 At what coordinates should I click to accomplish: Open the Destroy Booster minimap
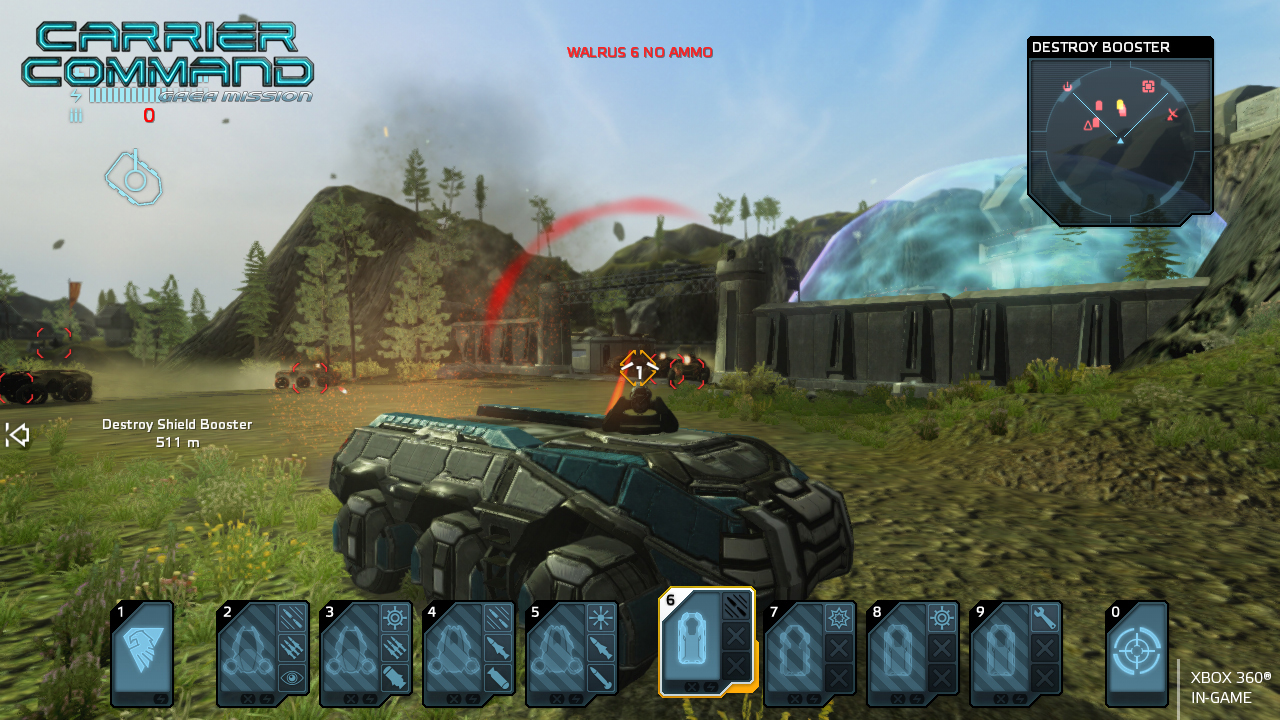tap(1120, 135)
